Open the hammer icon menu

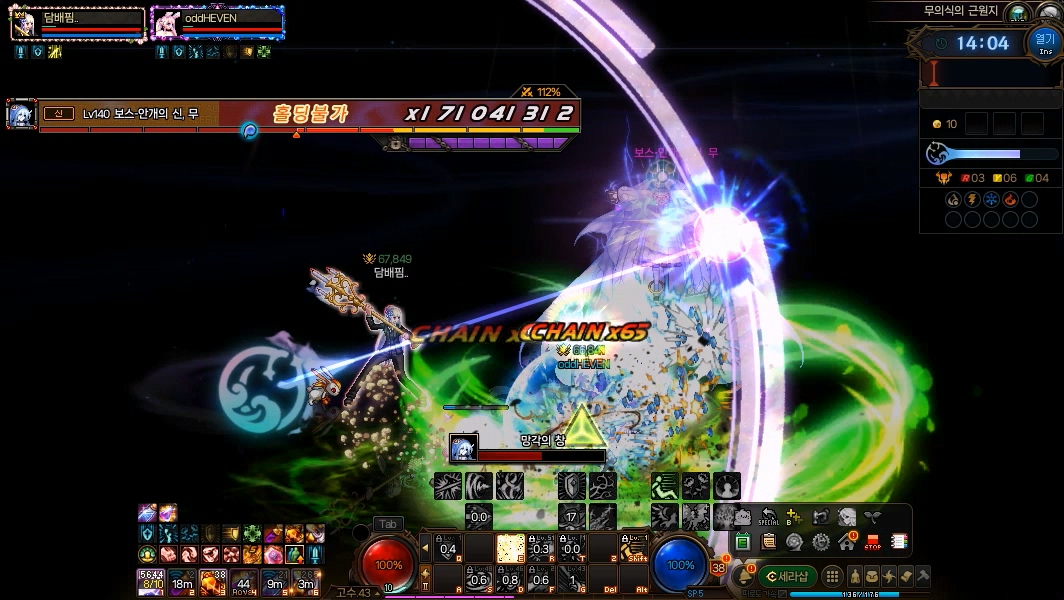point(923,576)
